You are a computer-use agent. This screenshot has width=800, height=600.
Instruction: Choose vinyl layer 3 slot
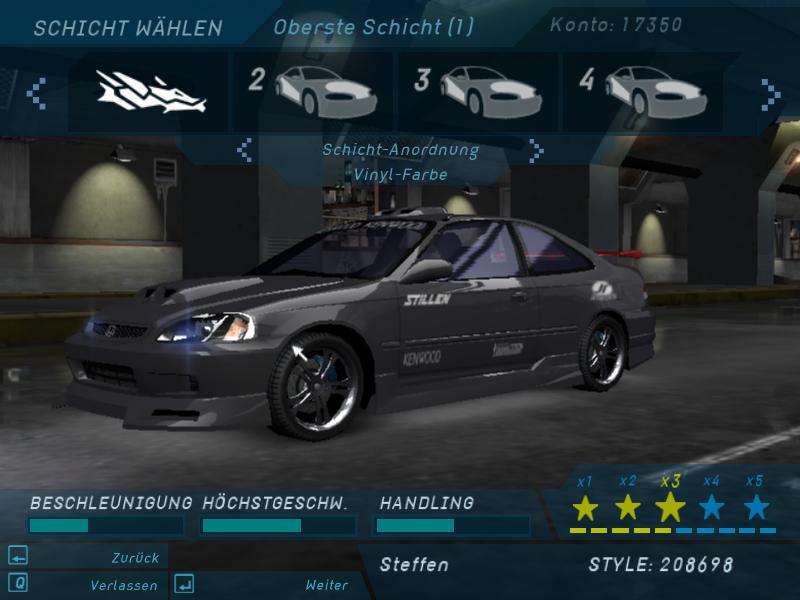(x=478, y=92)
